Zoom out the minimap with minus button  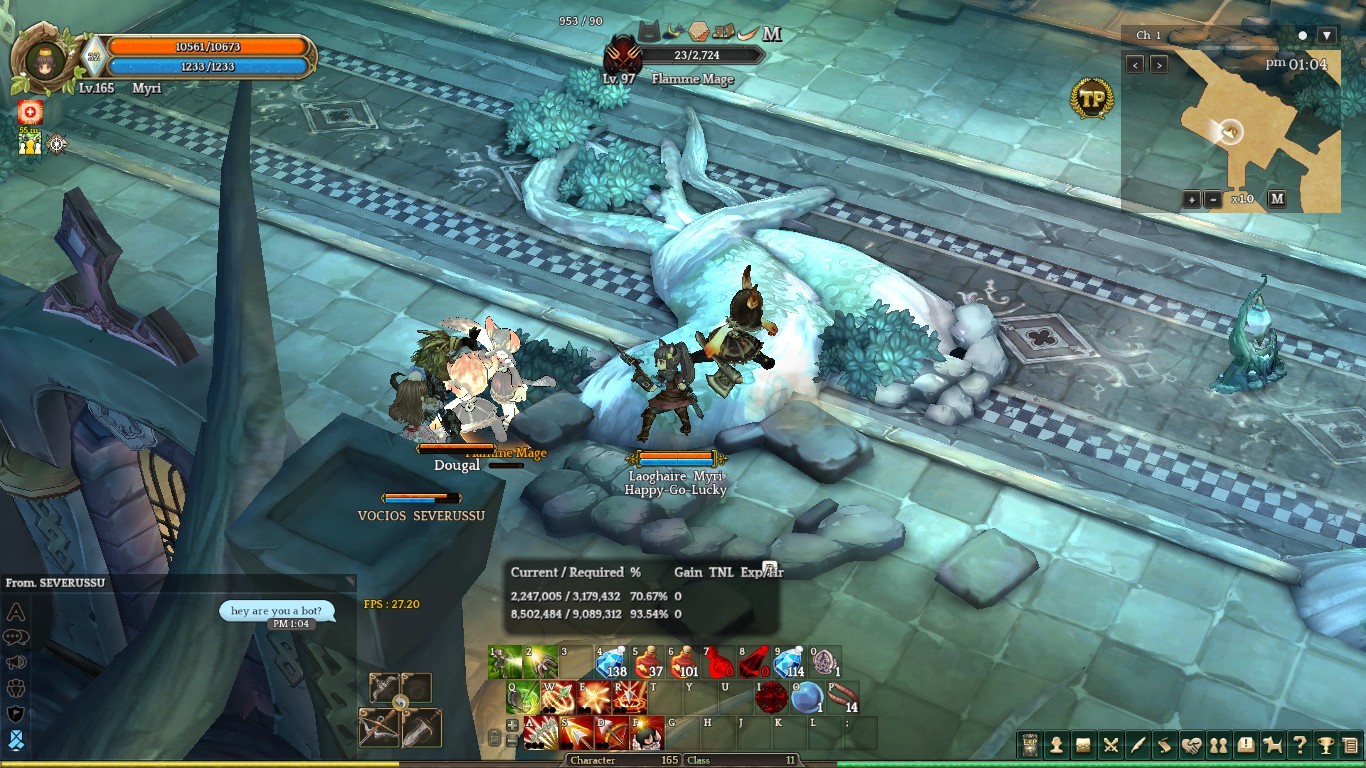coord(1213,199)
